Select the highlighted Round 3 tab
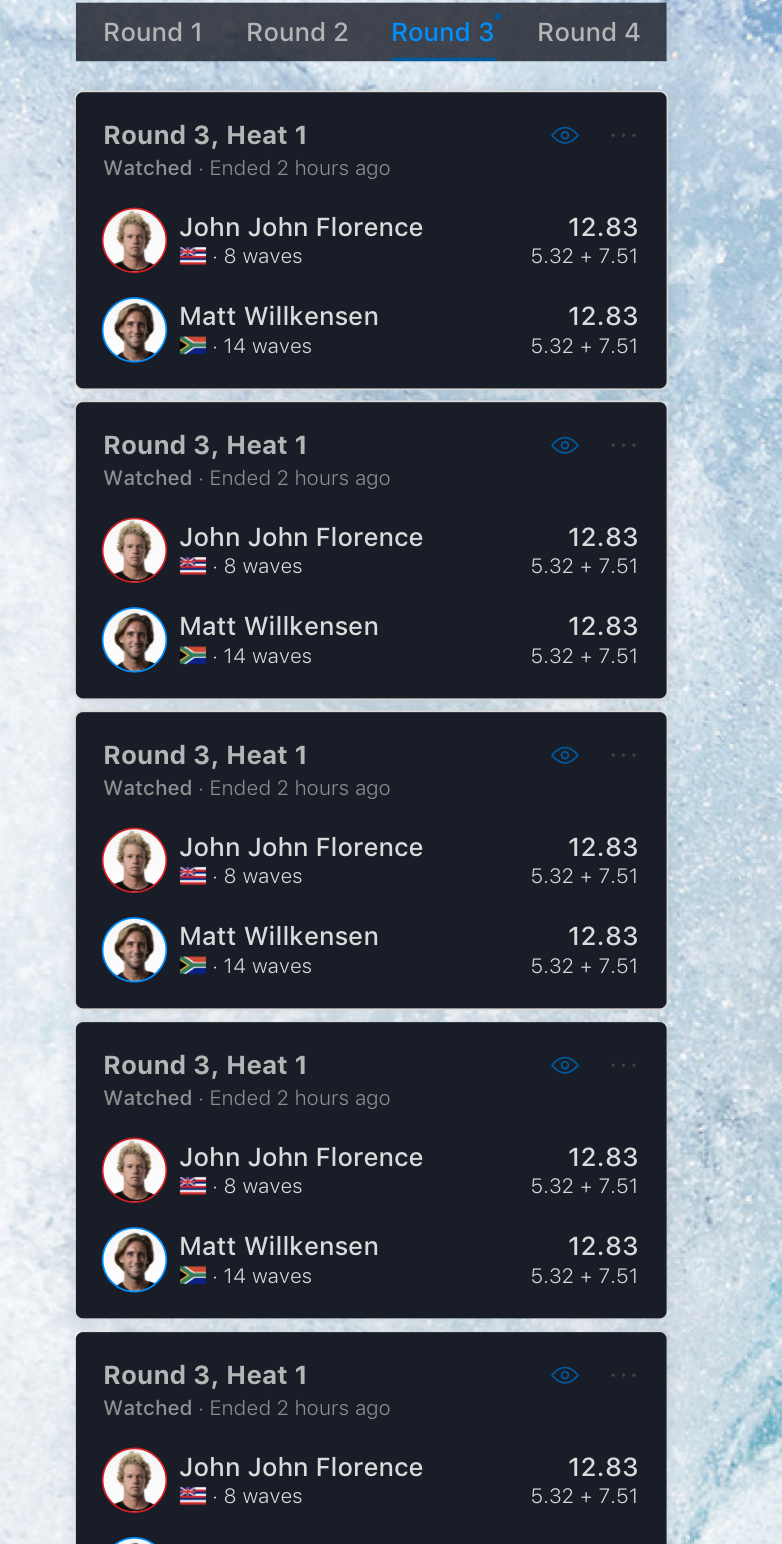782x1544 pixels. click(442, 32)
